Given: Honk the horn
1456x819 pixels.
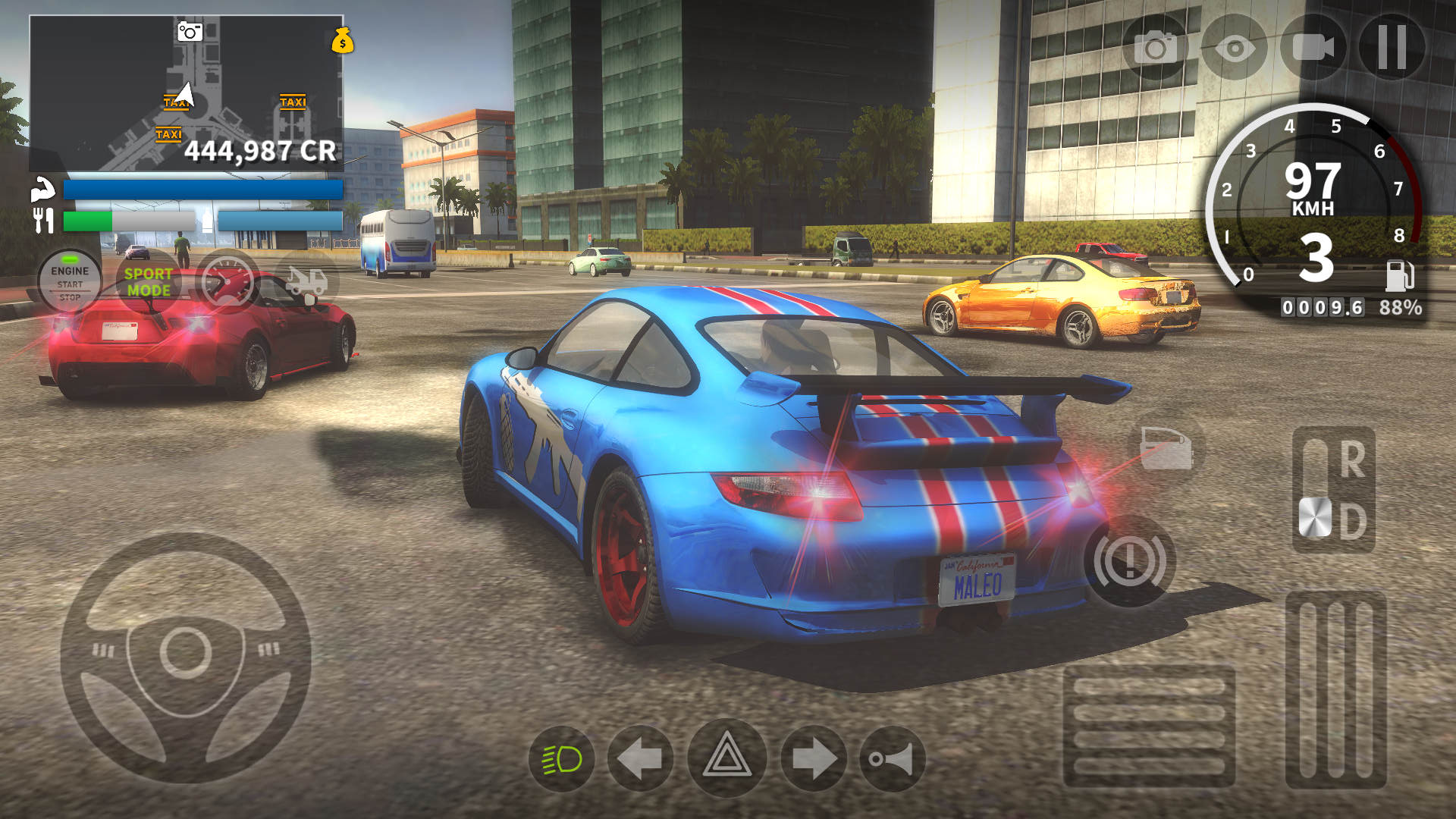Looking at the screenshot, I should pos(893,759).
